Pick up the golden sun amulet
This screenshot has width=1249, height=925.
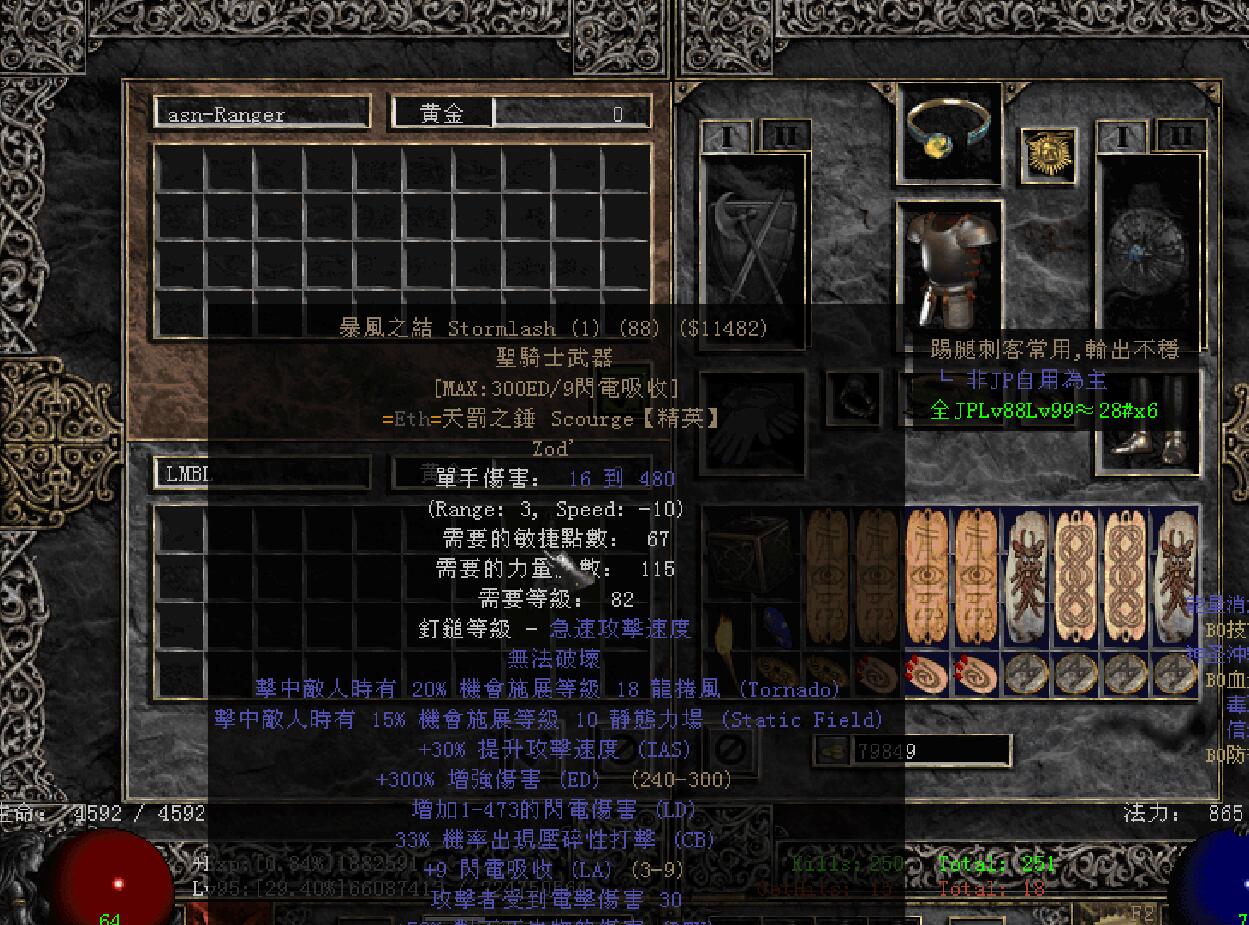tap(1049, 157)
